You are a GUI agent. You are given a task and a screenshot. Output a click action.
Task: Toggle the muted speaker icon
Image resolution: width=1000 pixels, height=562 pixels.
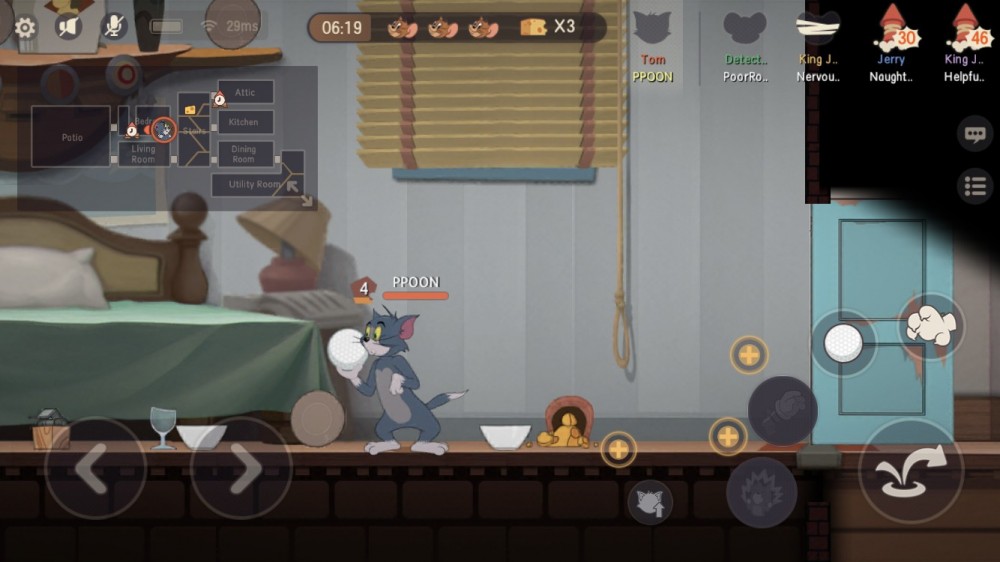tap(69, 27)
